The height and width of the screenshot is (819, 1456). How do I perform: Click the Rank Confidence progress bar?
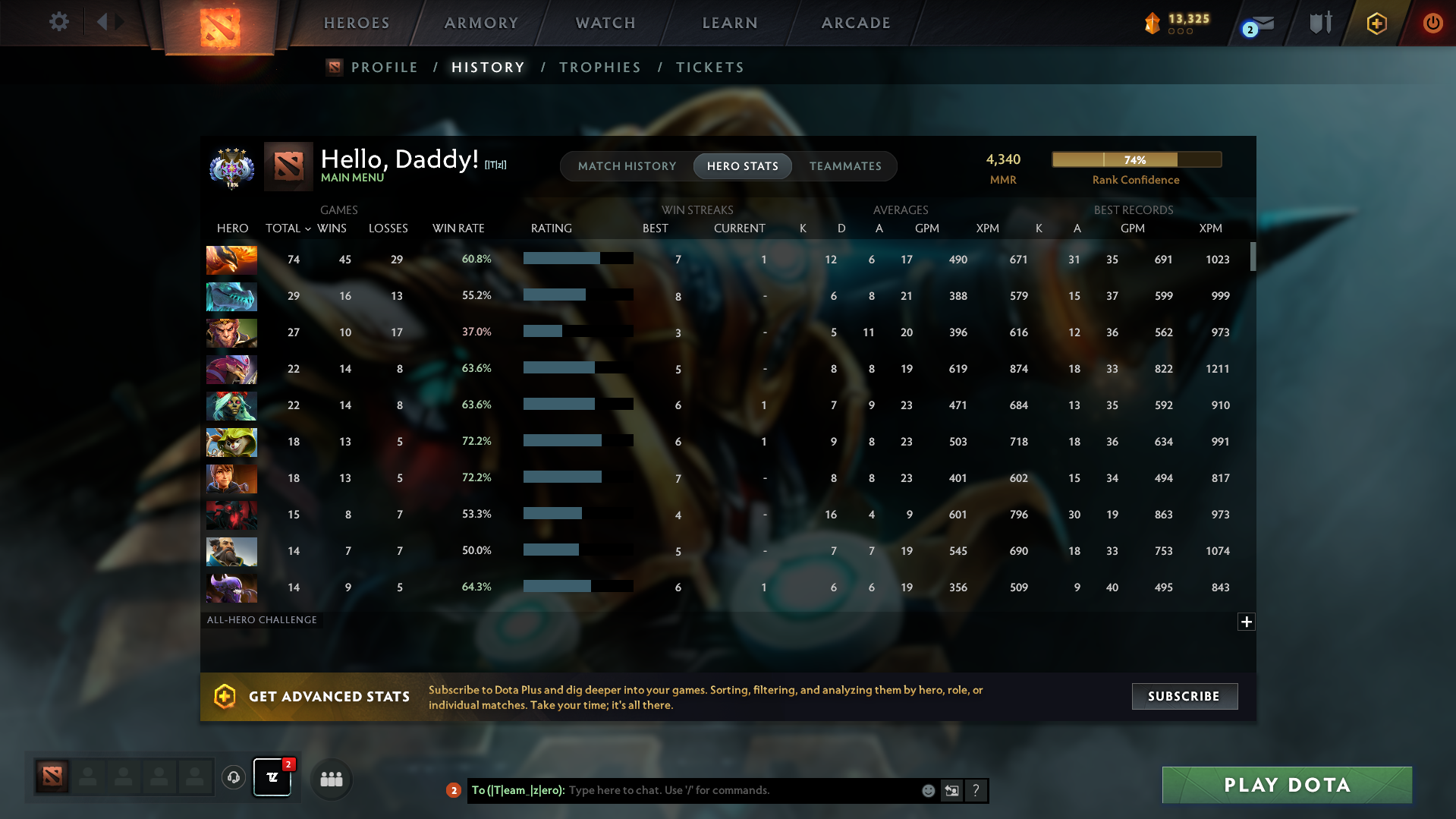point(1136,159)
